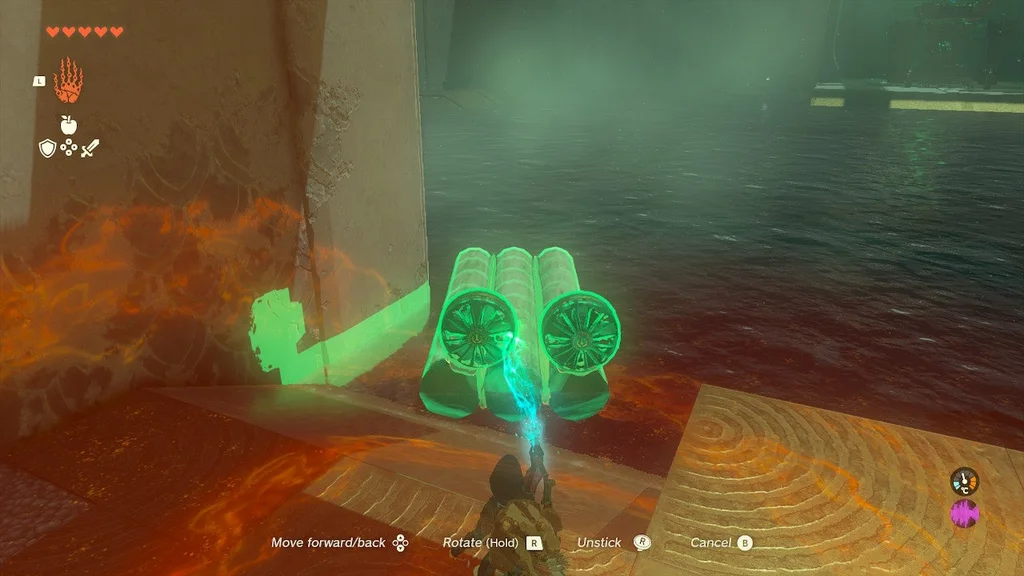Image resolution: width=1024 pixels, height=576 pixels.
Task: Select the sword weapon quick-select icon
Action: tap(91, 148)
